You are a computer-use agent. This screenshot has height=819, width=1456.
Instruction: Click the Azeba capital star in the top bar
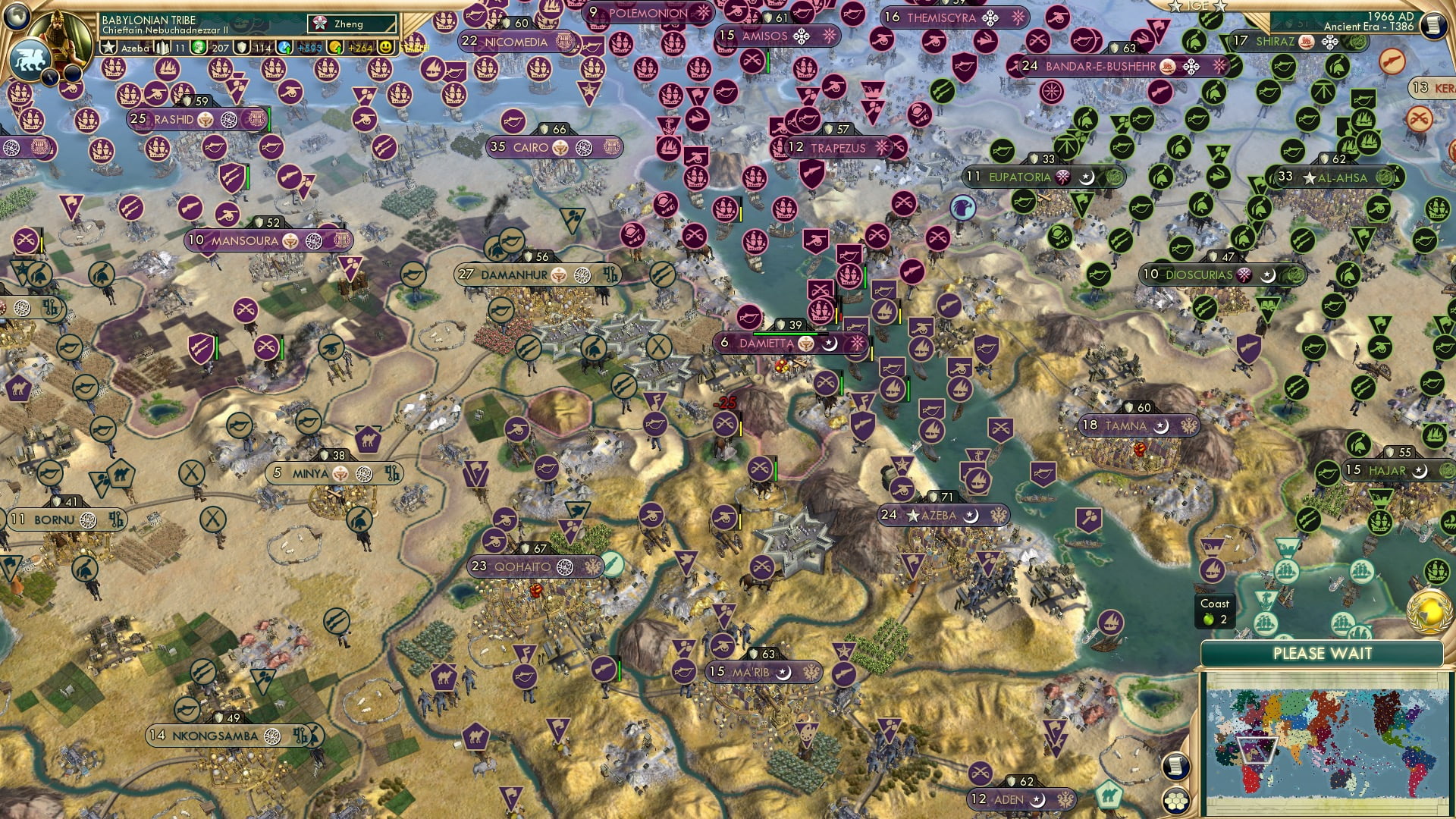[109, 48]
